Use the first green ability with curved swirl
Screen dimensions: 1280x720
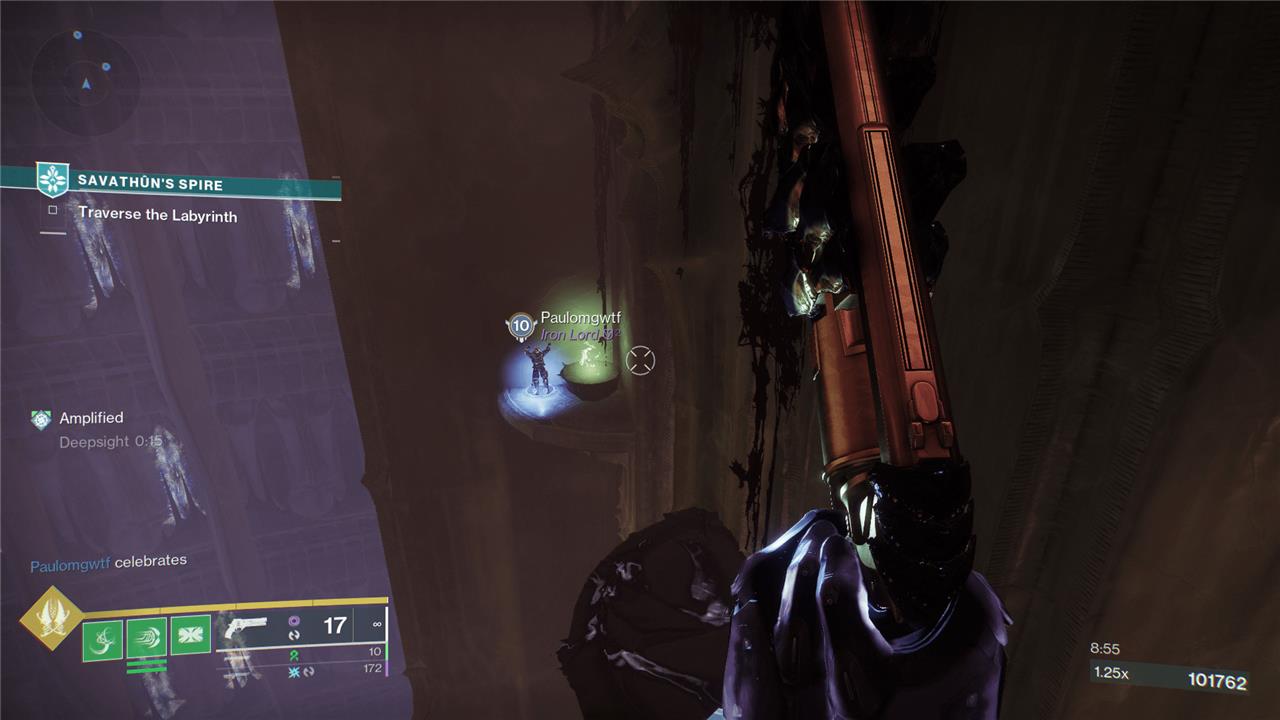(x=103, y=639)
